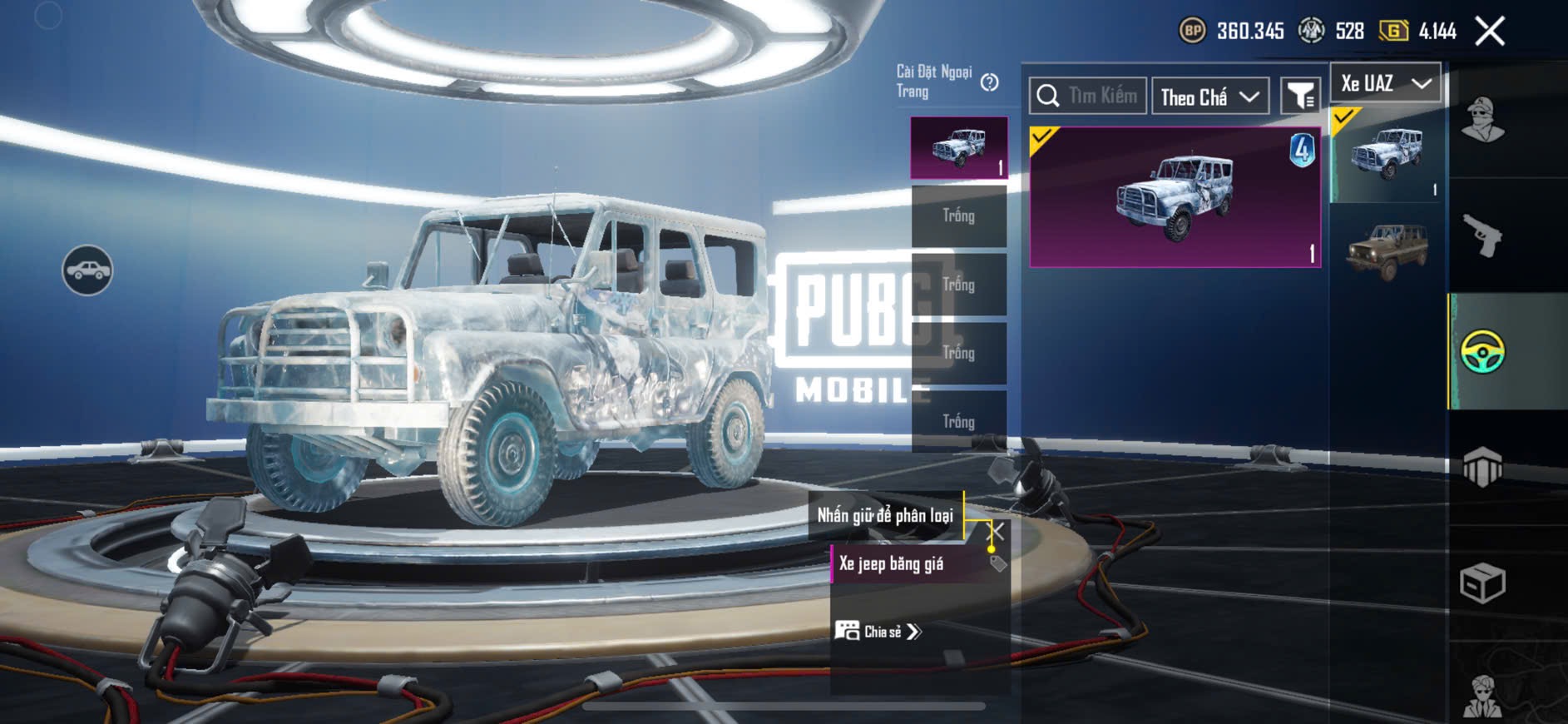The image size is (1568, 724).
Task: Open the G gold currency counter
Action: coord(1417,32)
